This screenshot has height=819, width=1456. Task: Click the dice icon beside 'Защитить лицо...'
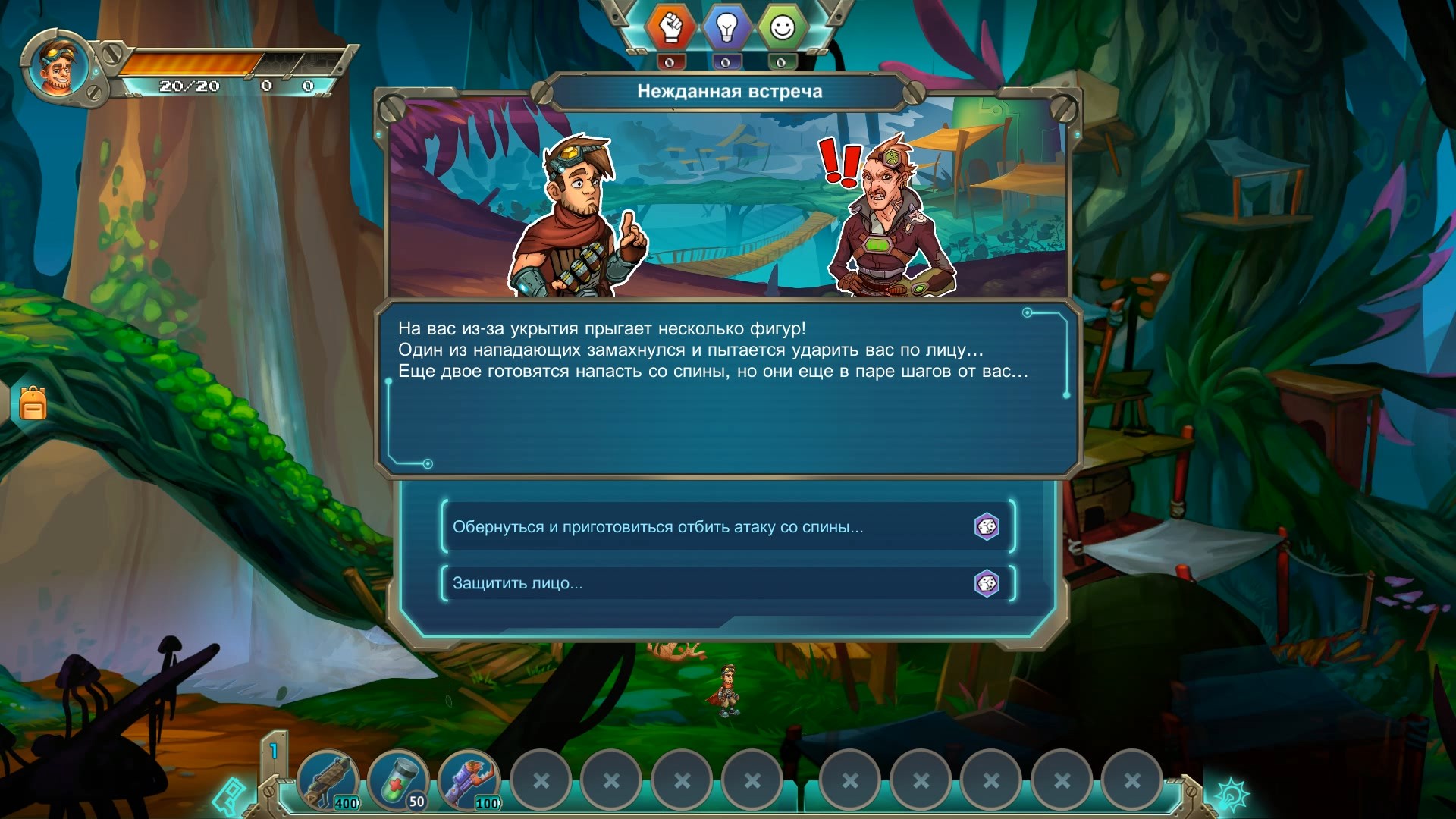(987, 584)
